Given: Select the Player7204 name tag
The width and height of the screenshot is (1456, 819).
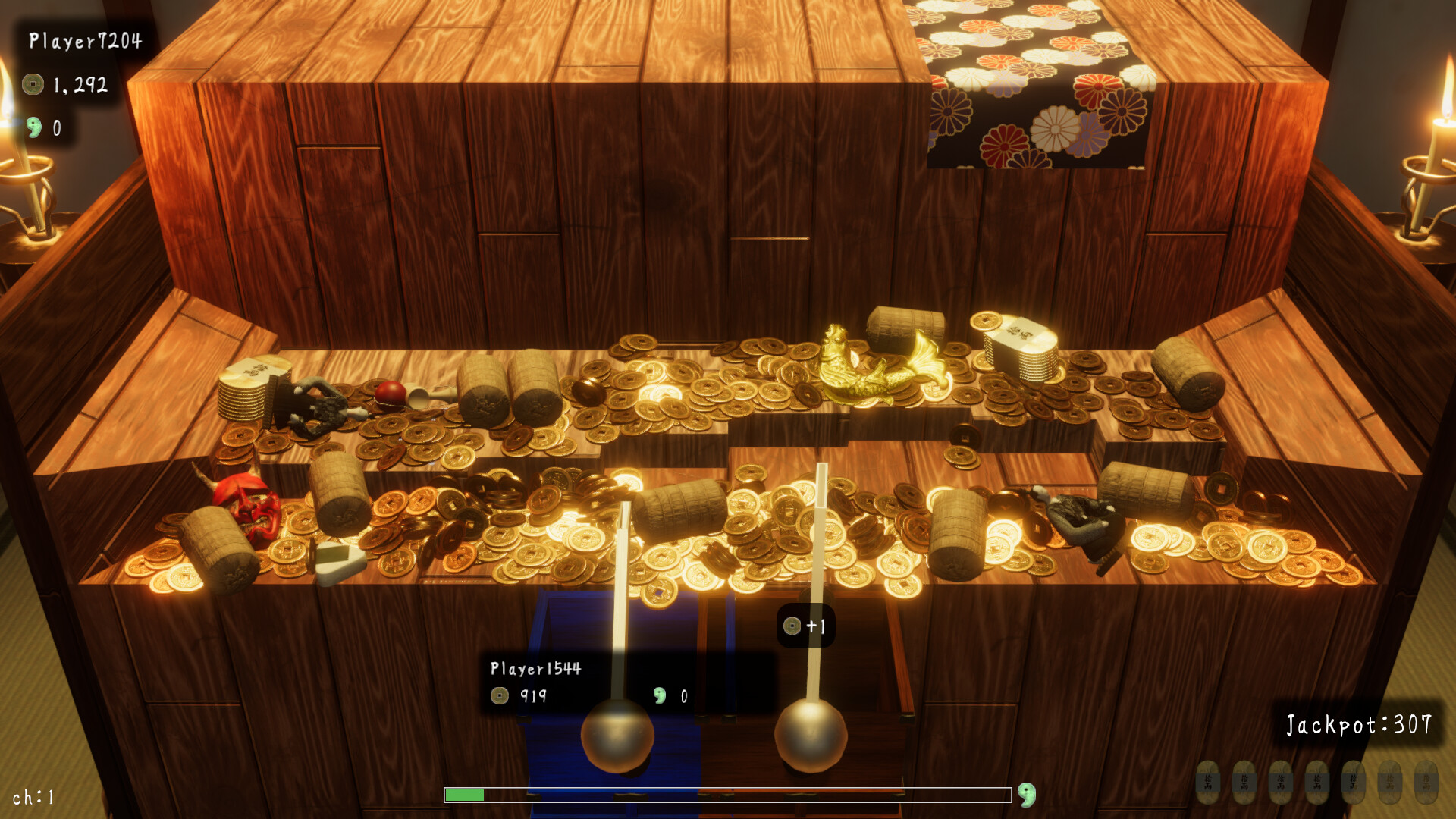Looking at the screenshot, I should tap(85, 41).
